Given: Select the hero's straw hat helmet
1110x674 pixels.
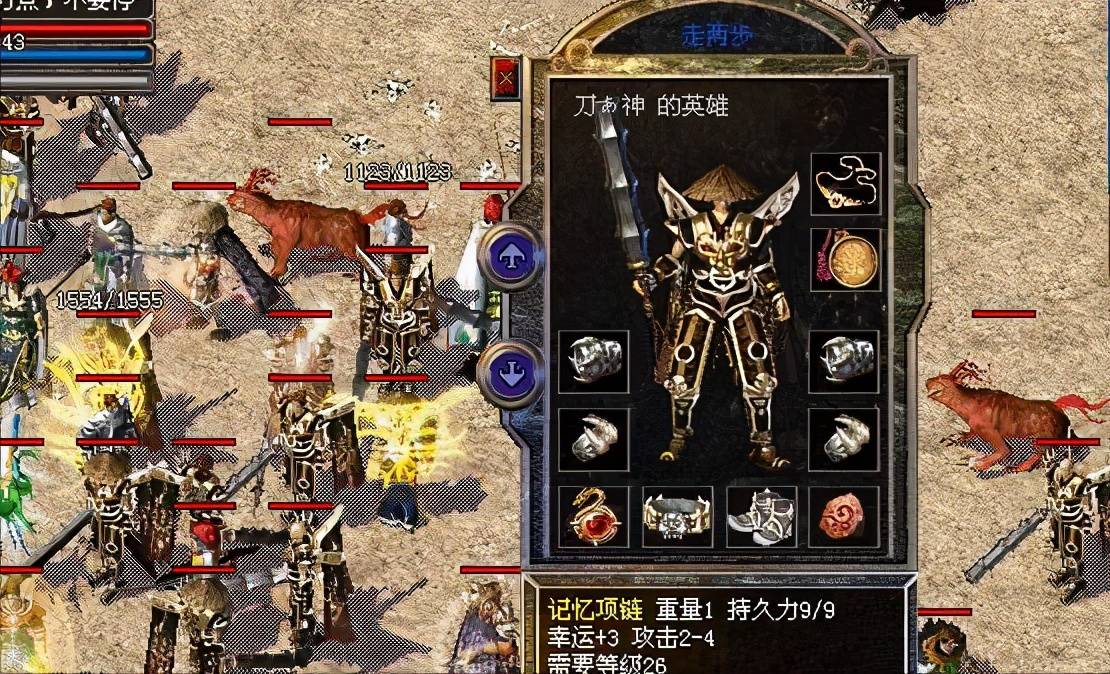Looking at the screenshot, I should tap(722, 182).
